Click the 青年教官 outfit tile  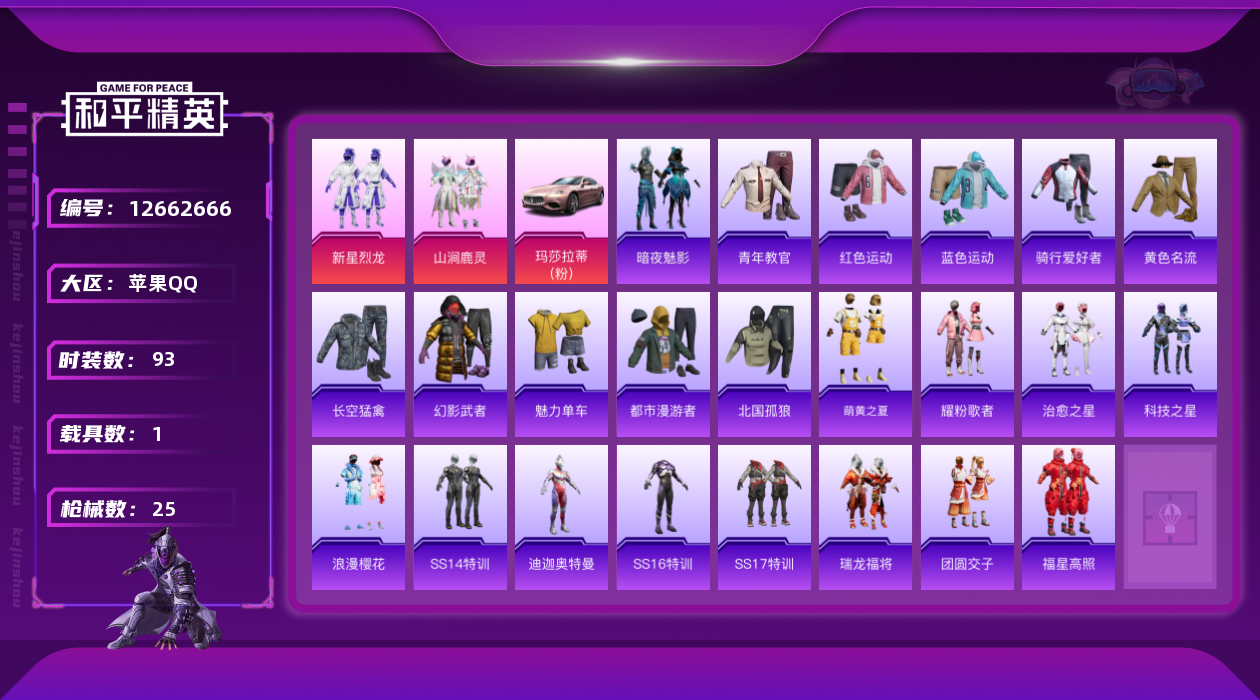[x=764, y=211]
